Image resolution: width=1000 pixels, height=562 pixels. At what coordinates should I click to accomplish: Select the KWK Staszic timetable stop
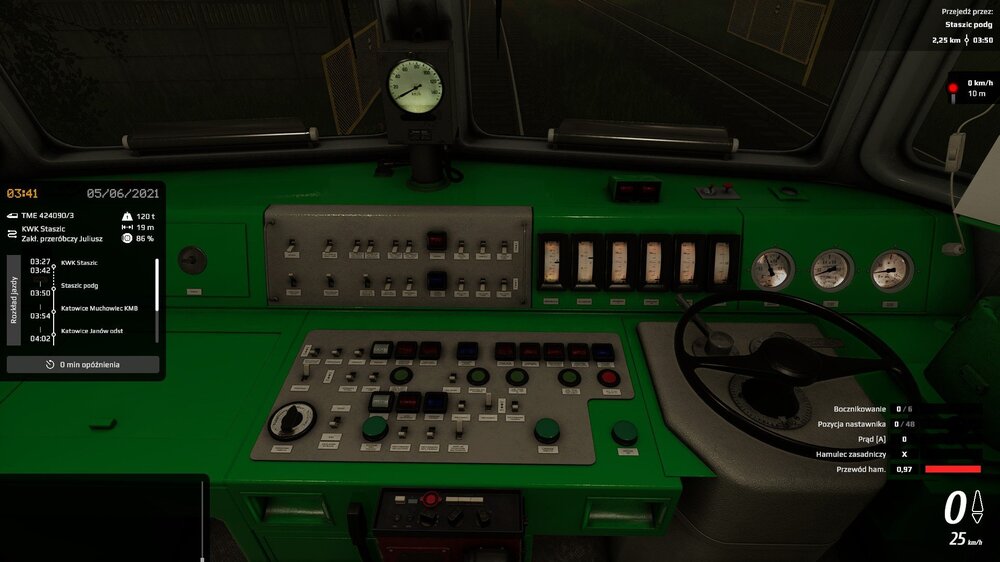tap(79, 263)
